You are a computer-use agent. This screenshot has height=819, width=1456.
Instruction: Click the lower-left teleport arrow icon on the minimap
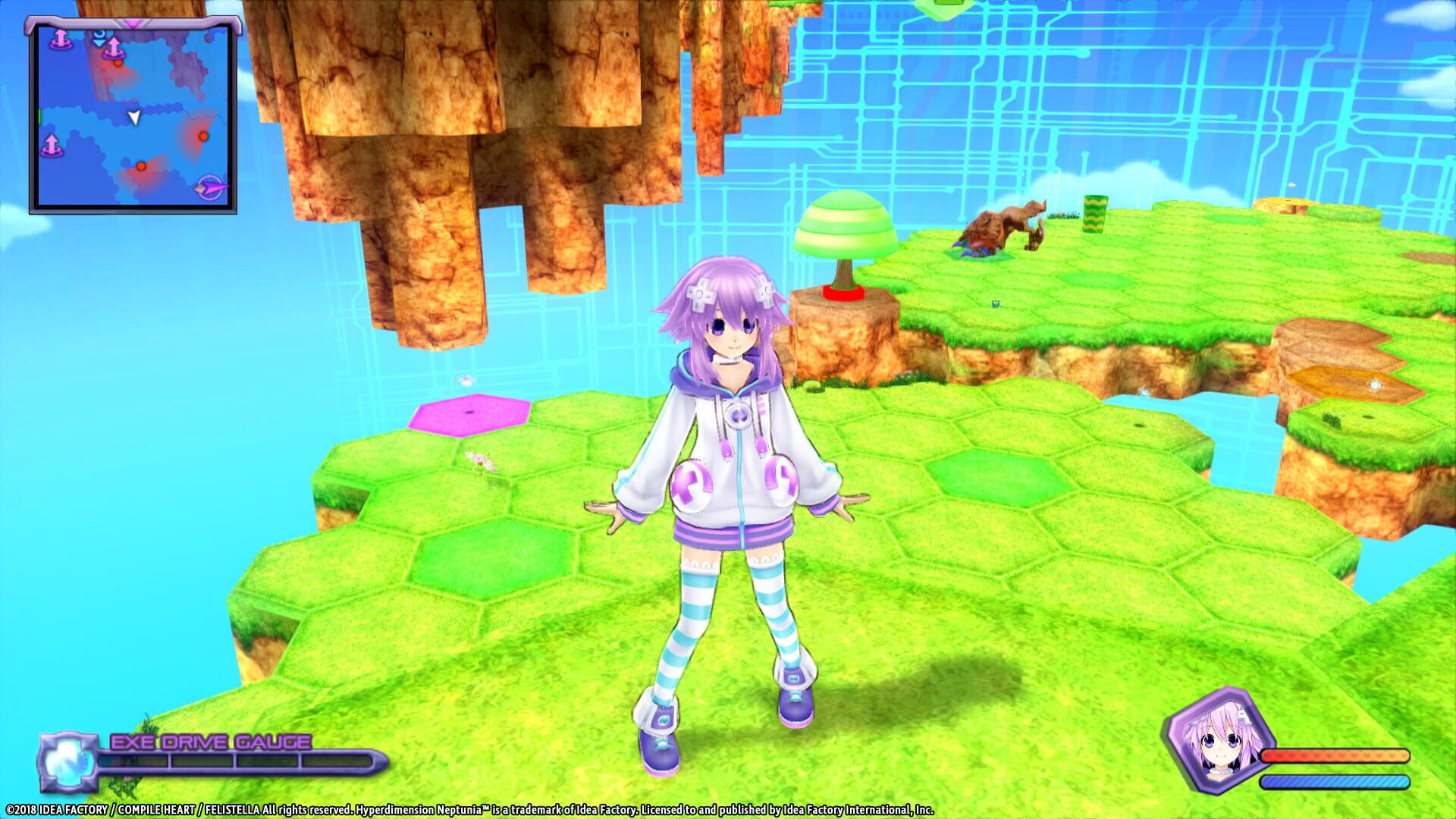(x=51, y=144)
